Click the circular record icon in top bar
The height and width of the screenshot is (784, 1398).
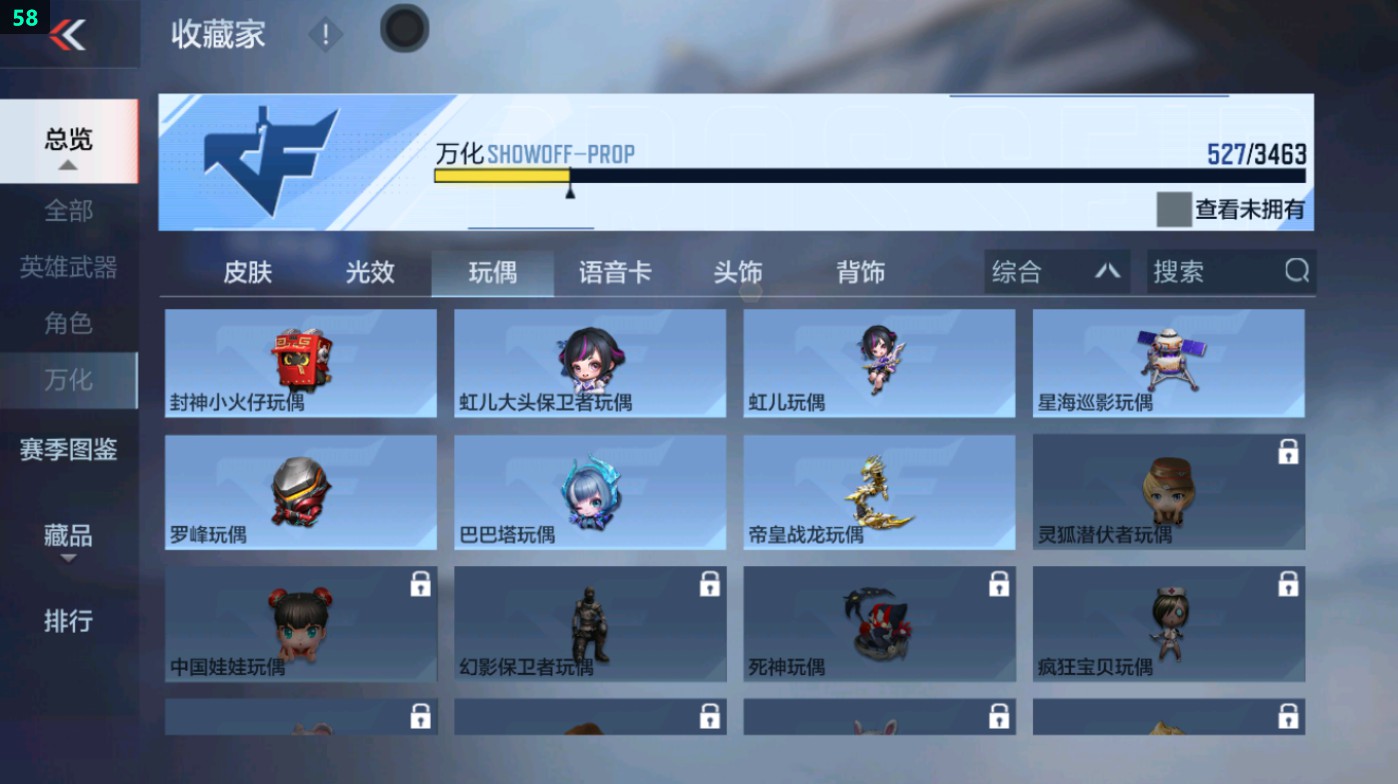click(x=403, y=30)
